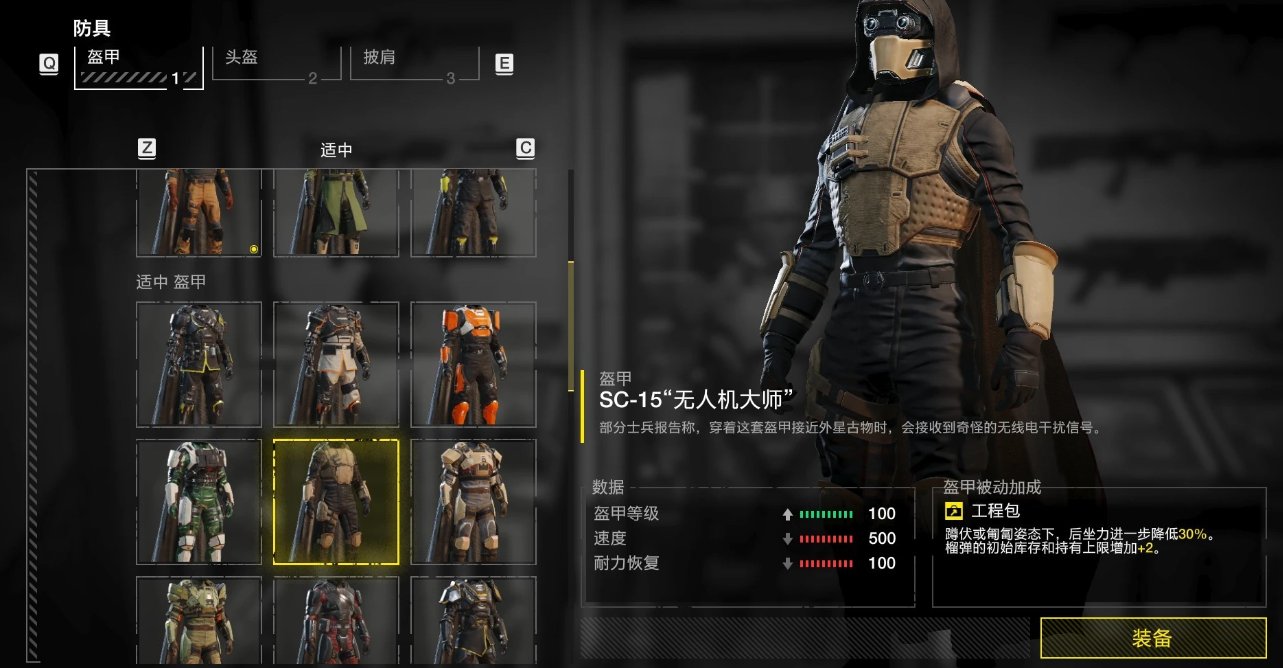Equip armor with the 装备 button

point(1152,638)
